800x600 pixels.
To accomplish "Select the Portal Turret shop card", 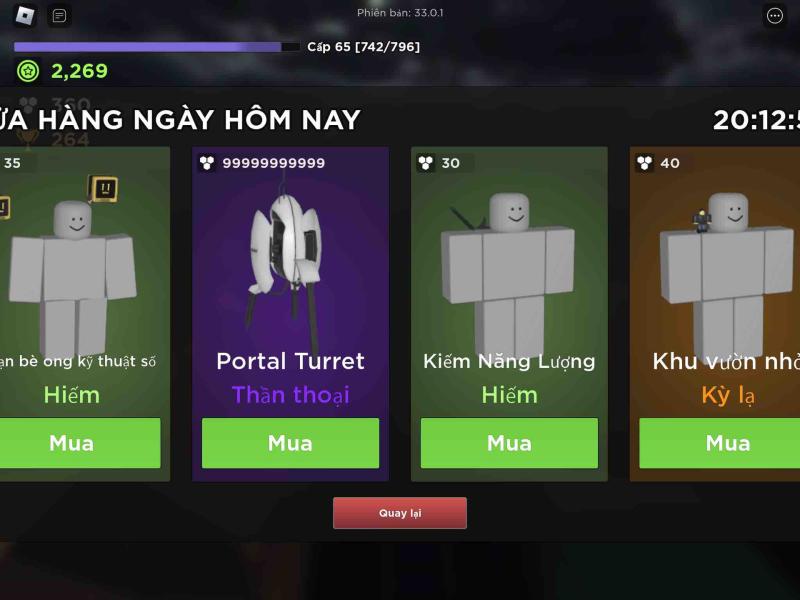I will coord(290,280).
